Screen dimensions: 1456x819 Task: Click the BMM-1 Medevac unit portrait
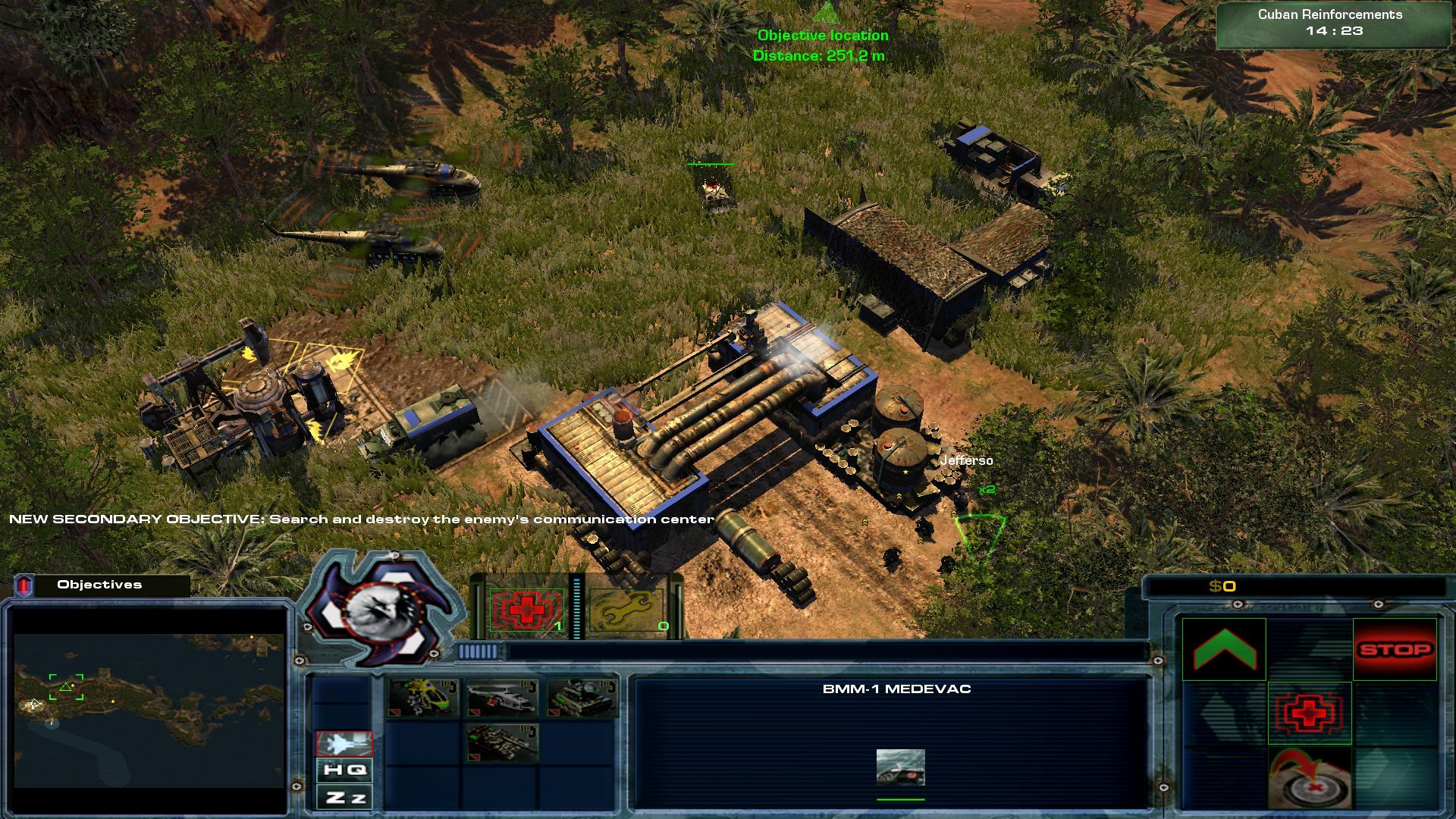900,767
